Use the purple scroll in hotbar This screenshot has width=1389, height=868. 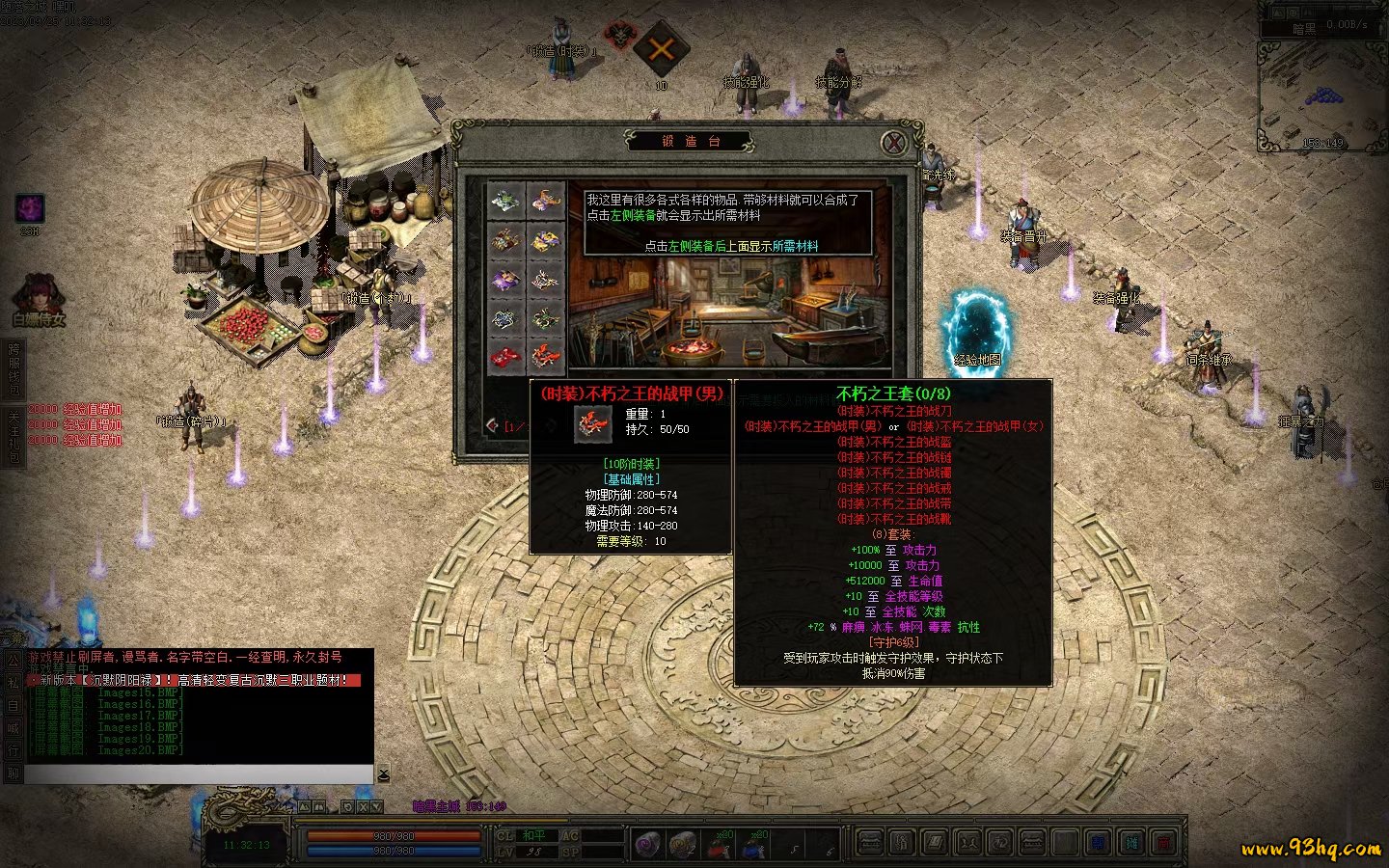pos(647,846)
